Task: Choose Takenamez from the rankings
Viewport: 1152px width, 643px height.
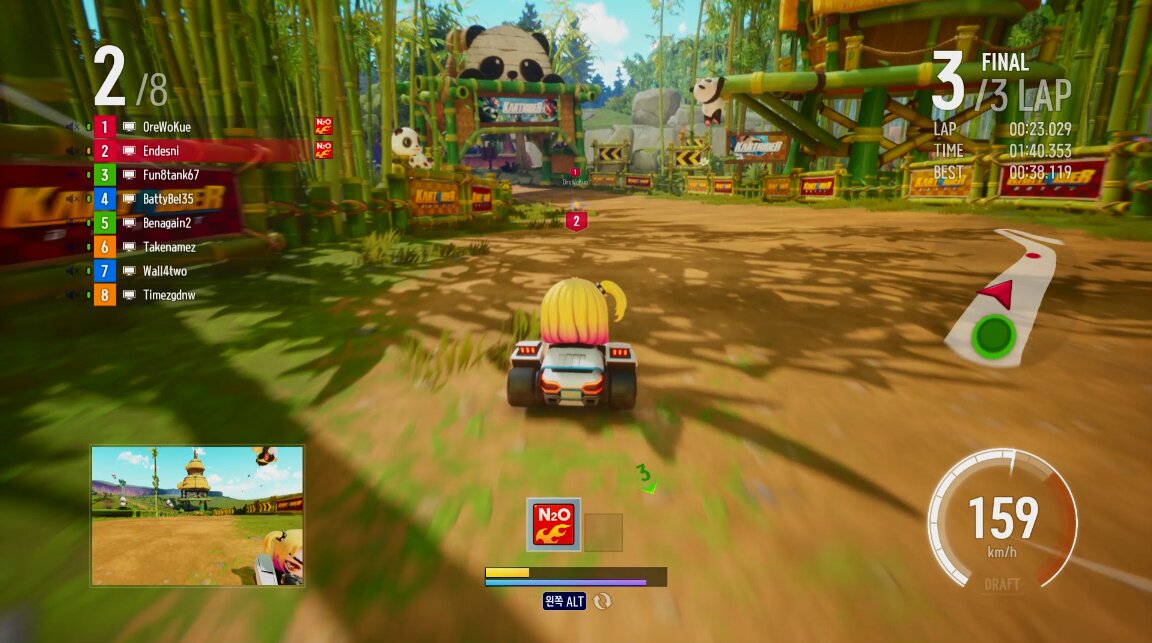Action: coord(168,247)
